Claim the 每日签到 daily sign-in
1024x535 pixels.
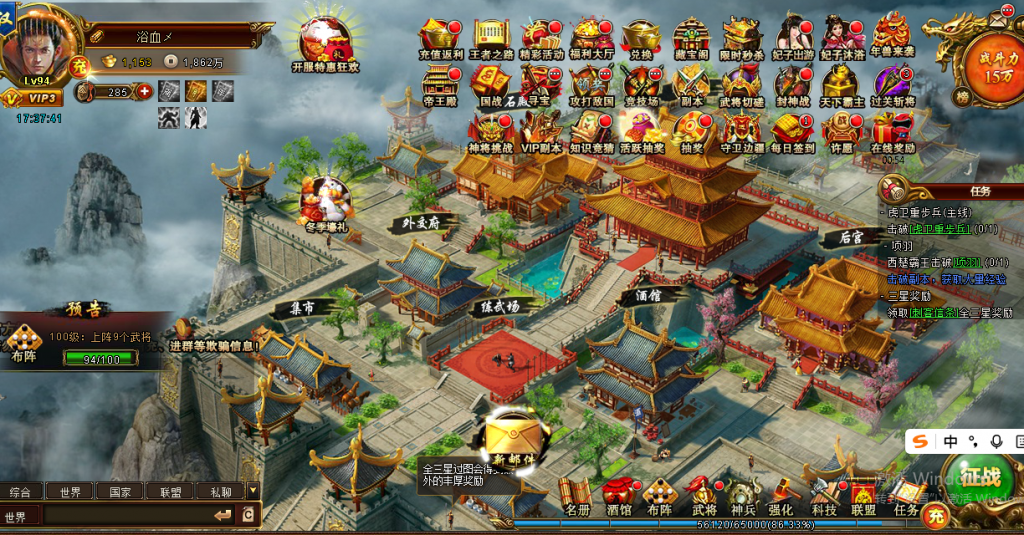(x=790, y=131)
